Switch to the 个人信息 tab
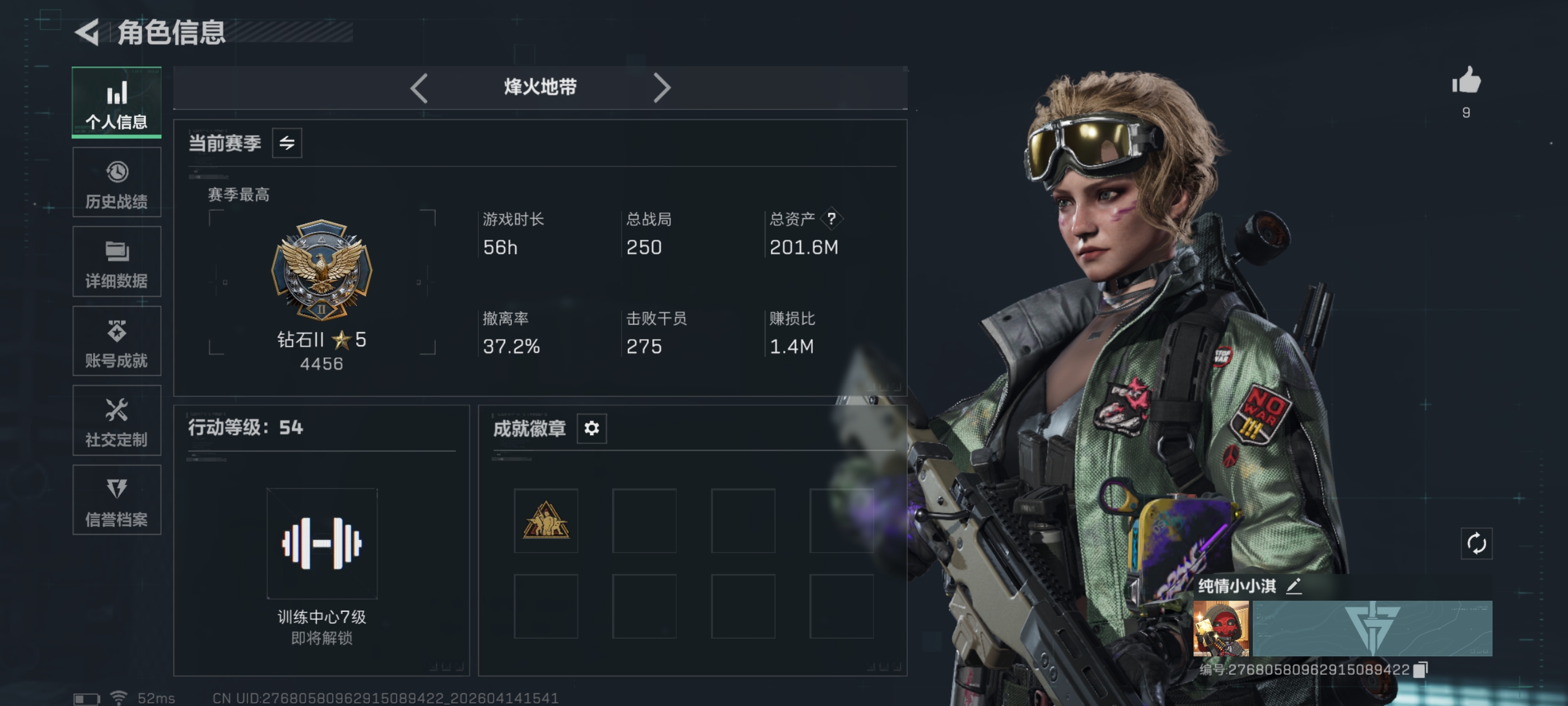The image size is (1568, 706). coord(116,103)
